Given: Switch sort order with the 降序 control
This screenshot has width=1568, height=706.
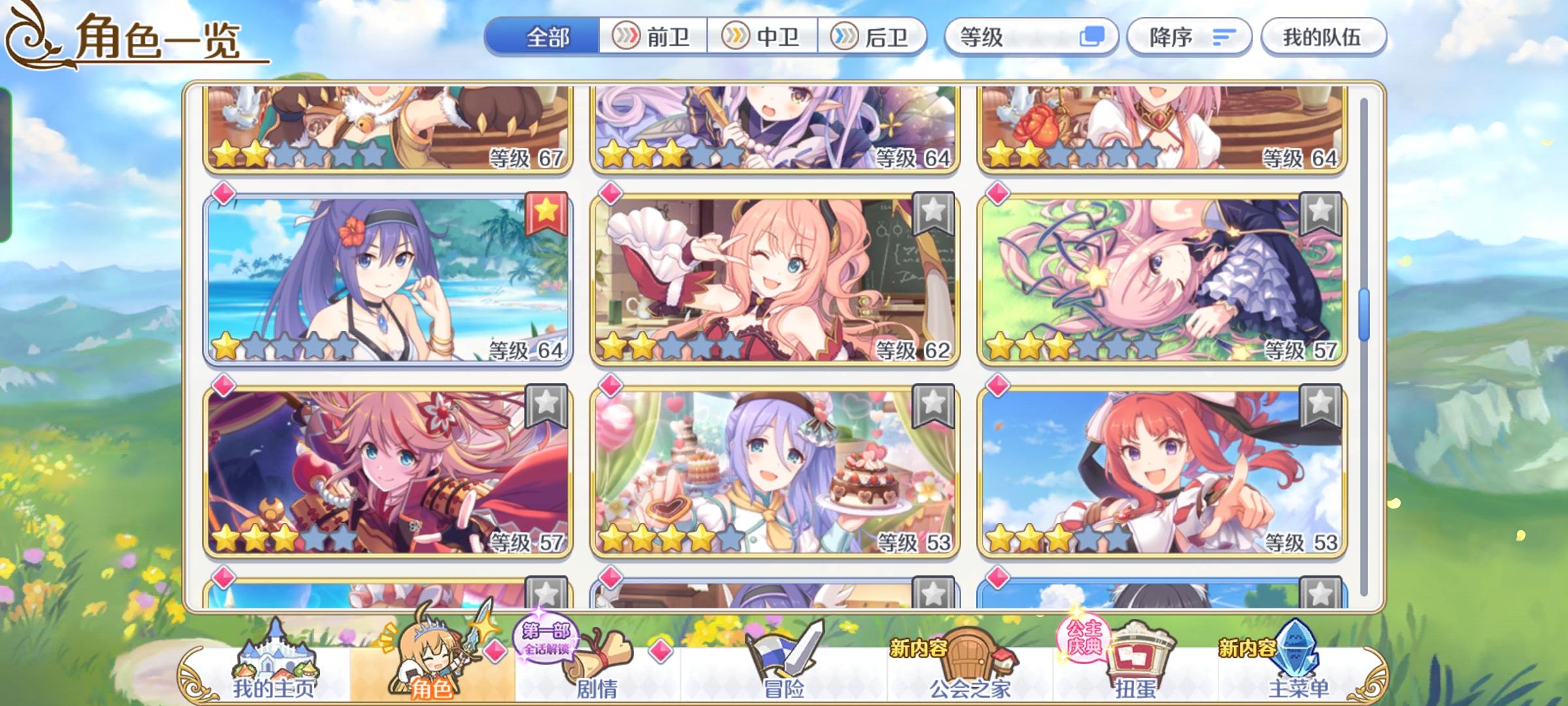Looking at the screenshot, I should 1189,37.
